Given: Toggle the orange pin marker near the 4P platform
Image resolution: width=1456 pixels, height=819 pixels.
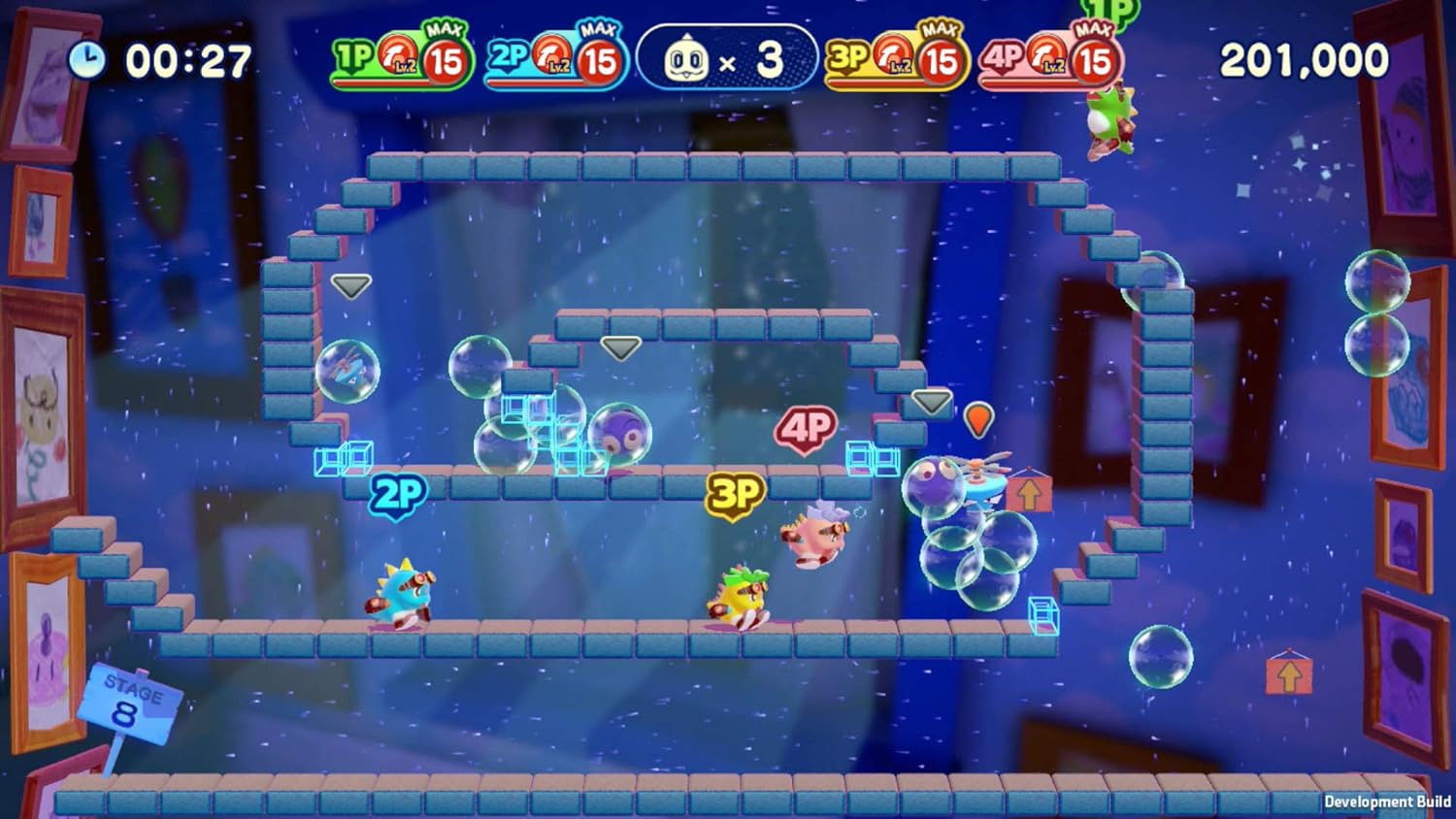Looking at the screenshot, I should tap(977, 418).
